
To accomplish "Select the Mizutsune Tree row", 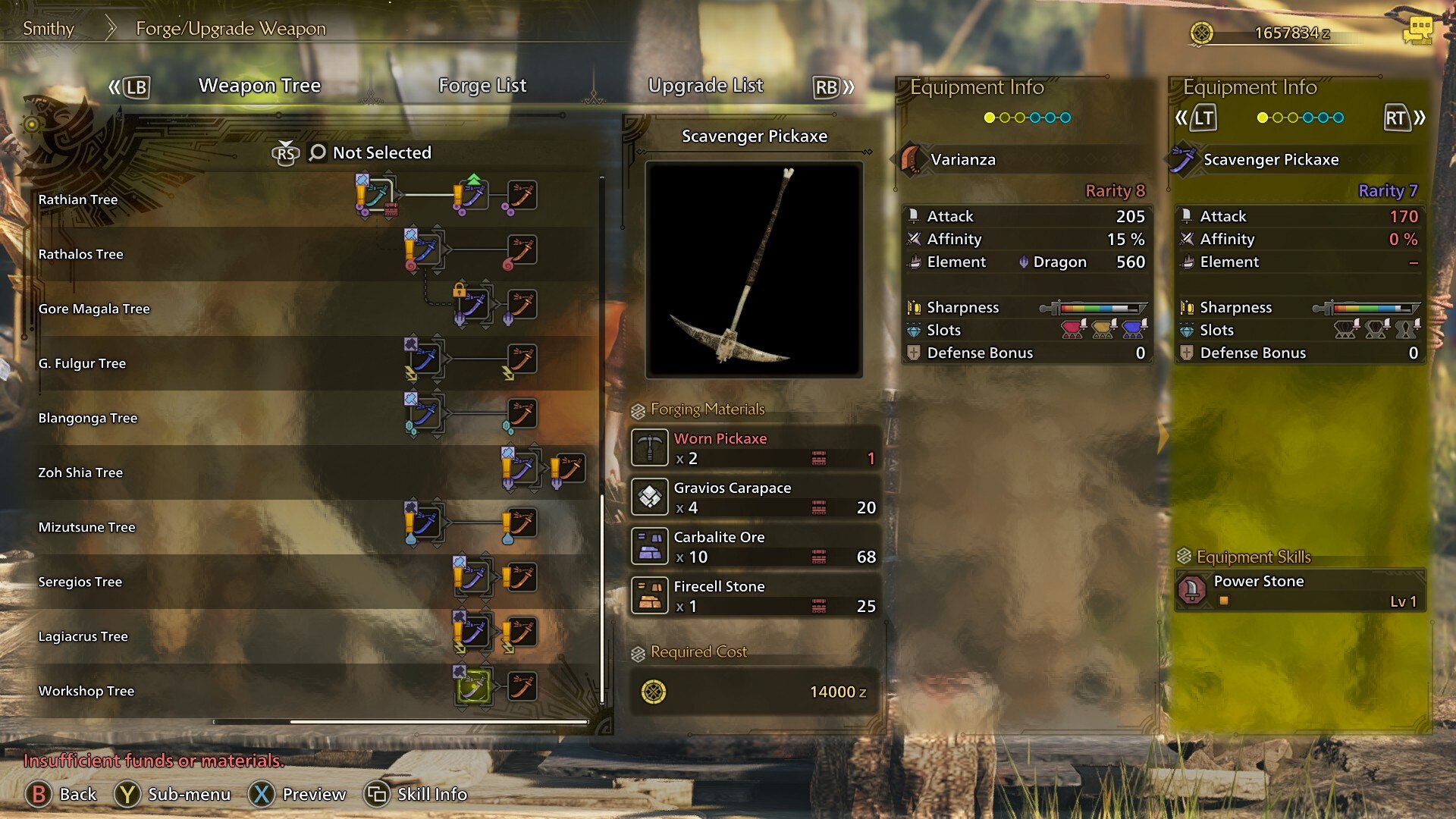I will point(86,527).
